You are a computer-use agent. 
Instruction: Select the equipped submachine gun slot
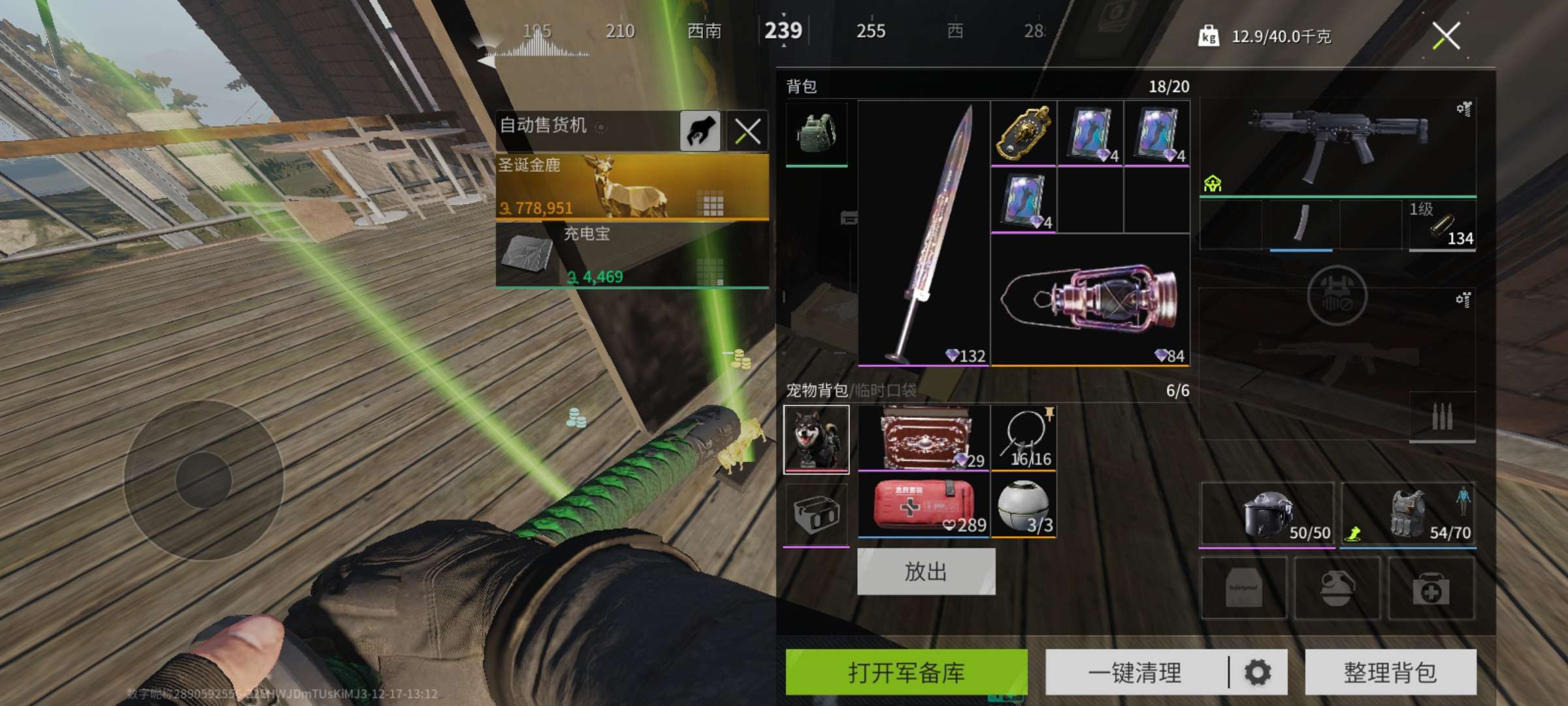pyautogui.click(x=1337, y=147)
